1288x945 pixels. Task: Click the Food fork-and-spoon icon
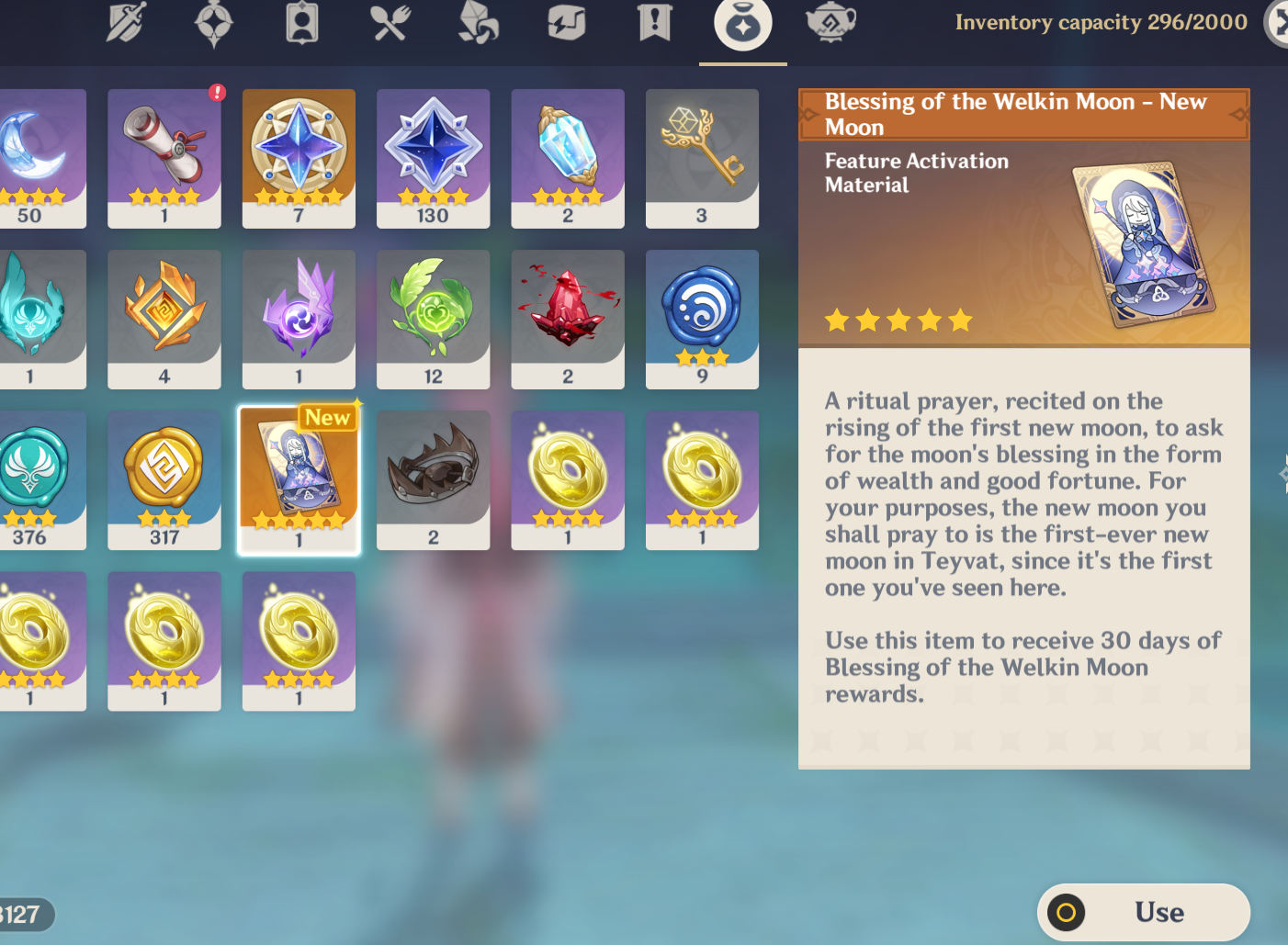coord(390,24)
